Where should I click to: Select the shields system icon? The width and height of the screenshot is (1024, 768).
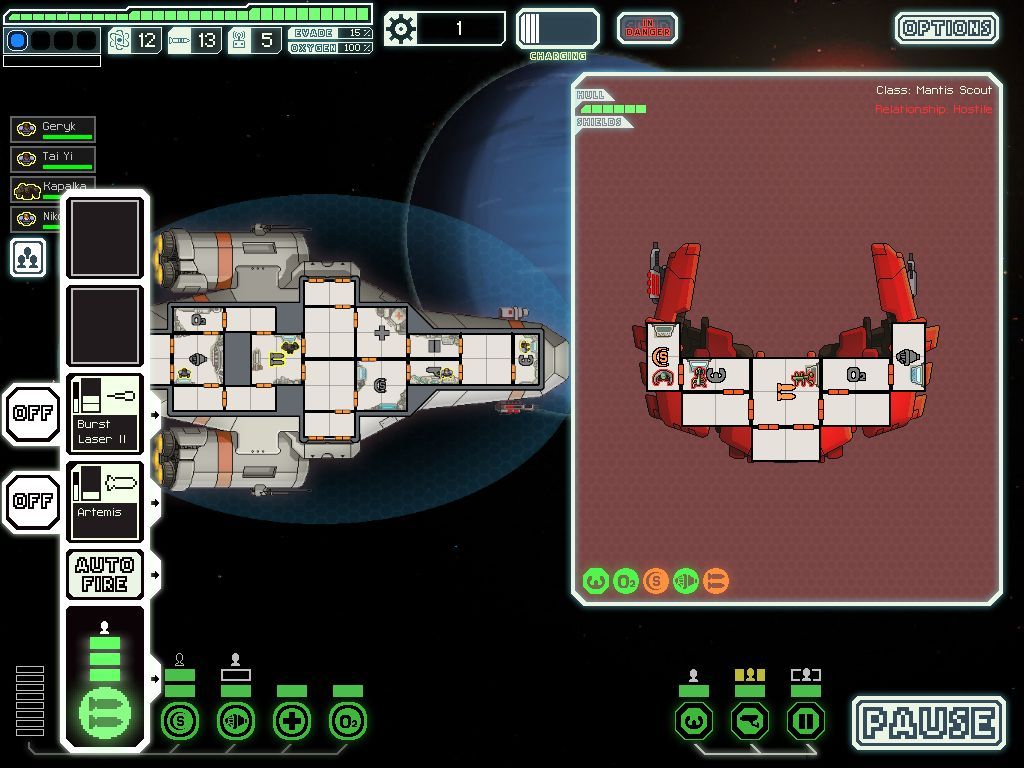pyautogui.click(x=180, y=720)
